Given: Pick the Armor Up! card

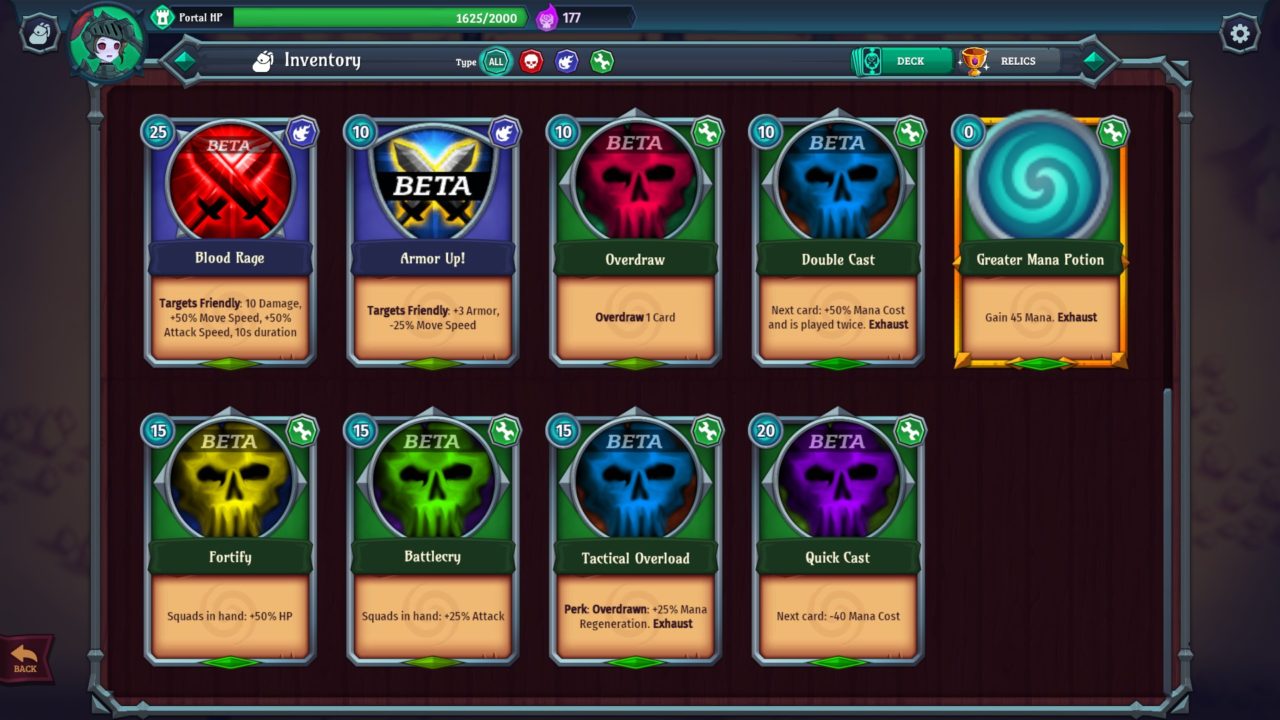Looking at the screenshot, I should point(433,242).
